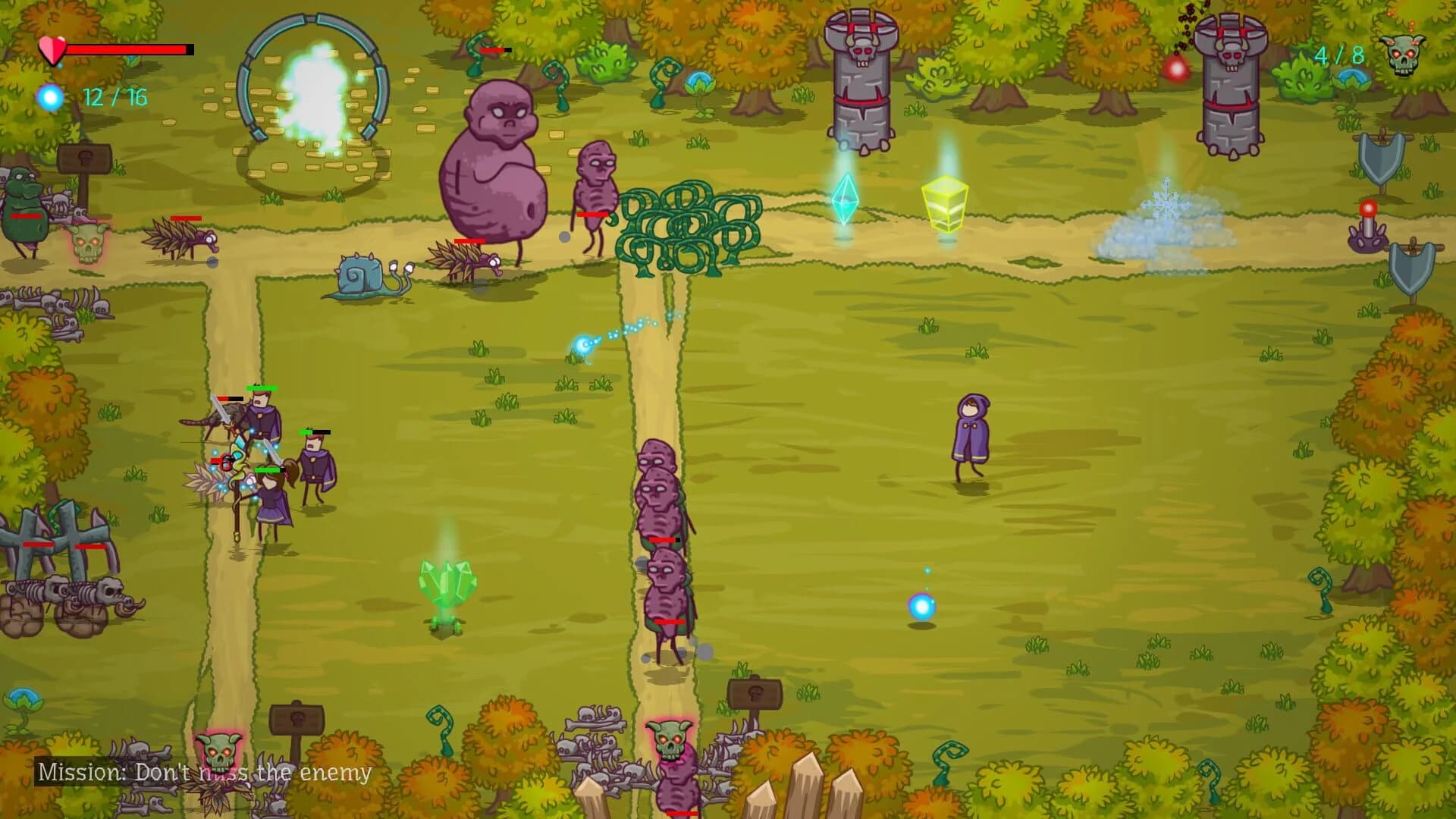This screenshot has width=1456, height=819.
Task: Select the blue mana orb next to 12/16
Action: pos(50,96)
